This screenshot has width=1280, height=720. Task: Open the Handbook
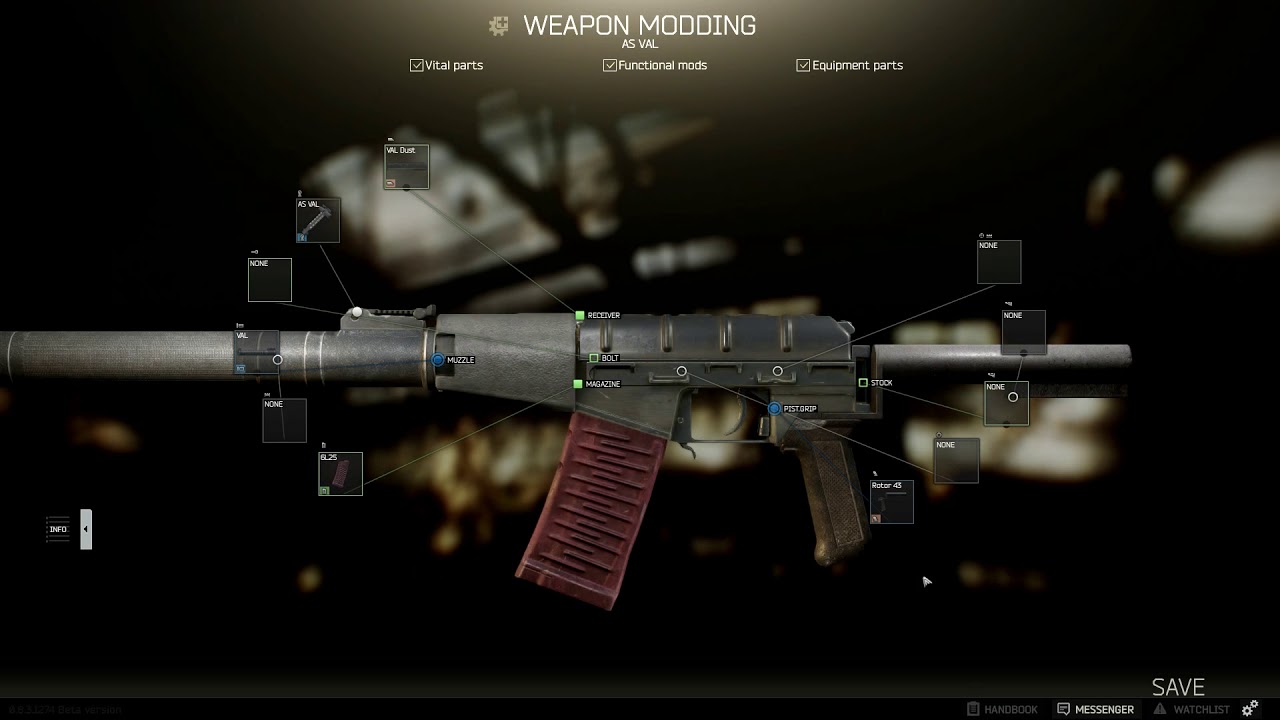[1002, 709]
